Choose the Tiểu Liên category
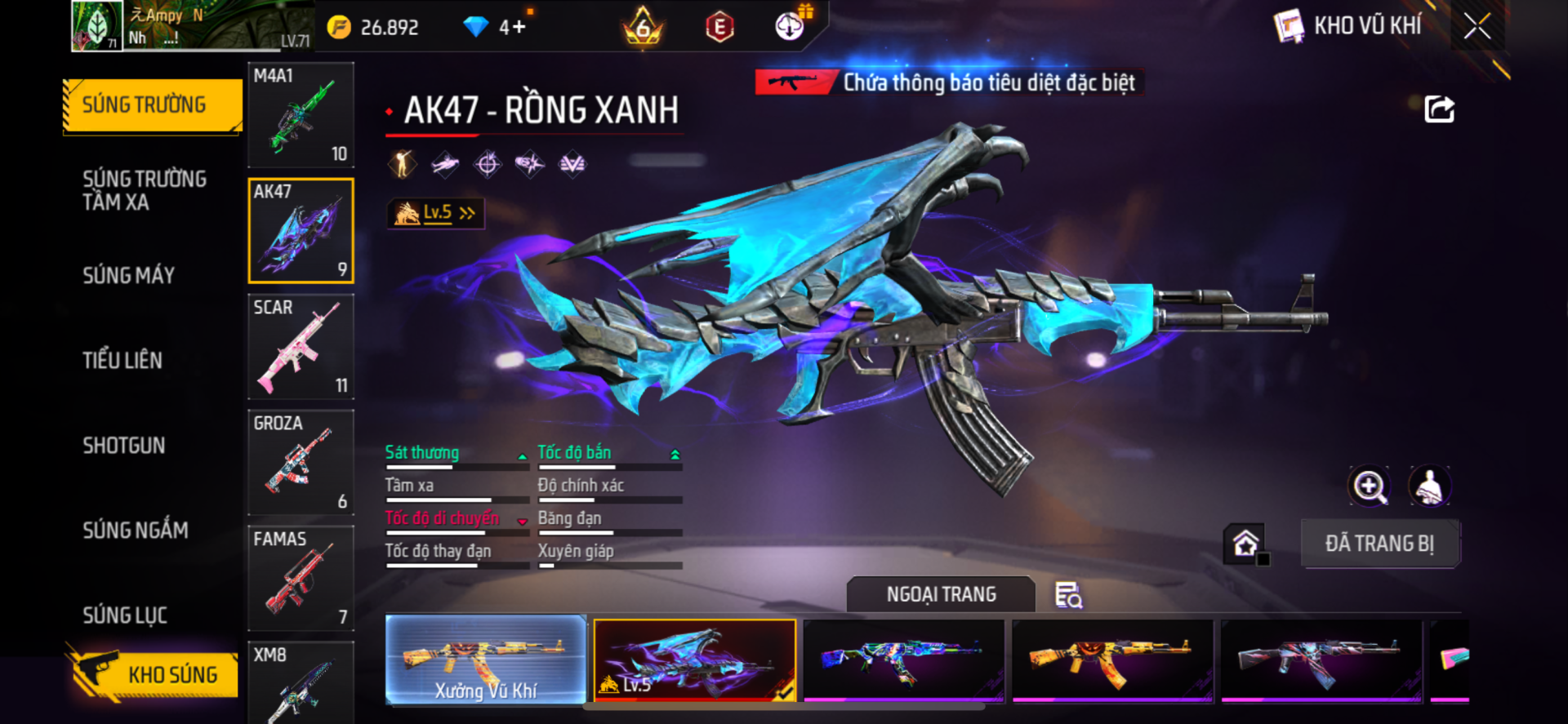The image size is (1568, 724). pos(122,360)
